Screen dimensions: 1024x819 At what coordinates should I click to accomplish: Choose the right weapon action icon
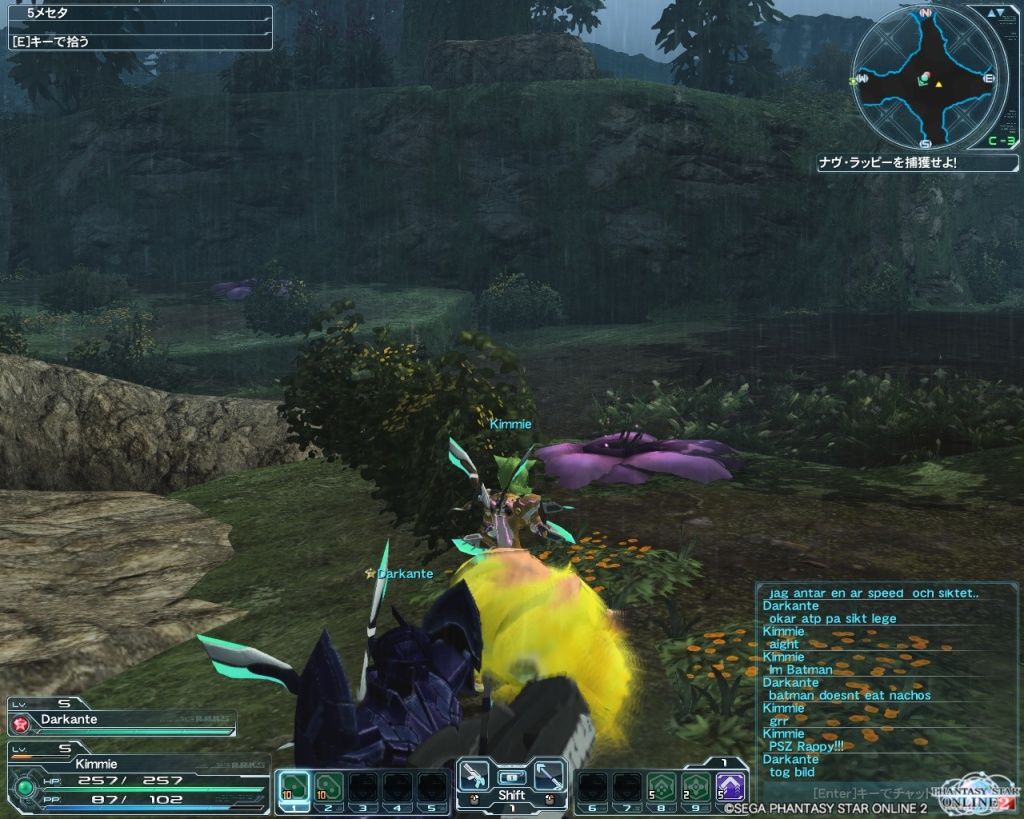coord(548,776)
